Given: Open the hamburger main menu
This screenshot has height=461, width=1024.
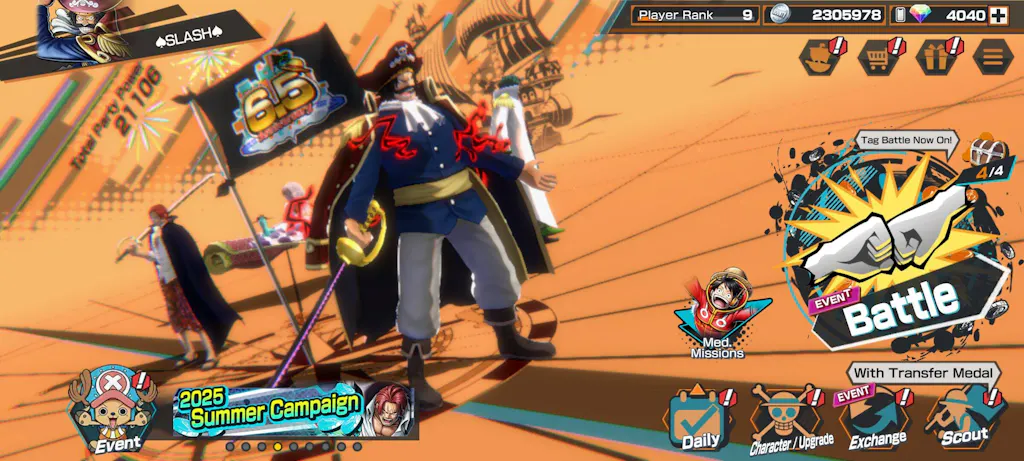Looking at the screenshot, I should pyautogui.click(x=991, y=56).
